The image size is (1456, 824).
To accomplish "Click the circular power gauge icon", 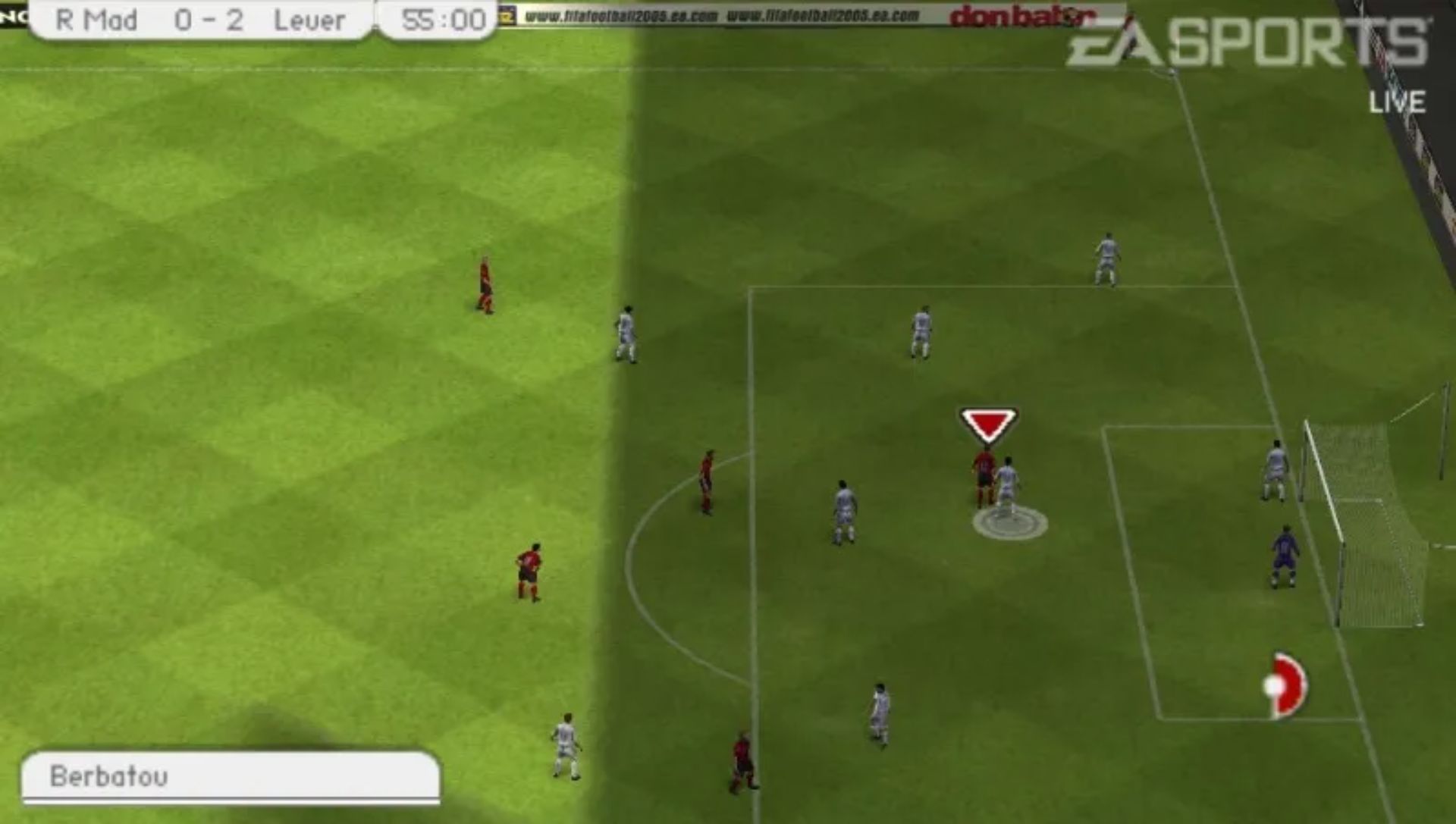I will click(x=1285, y=685).
